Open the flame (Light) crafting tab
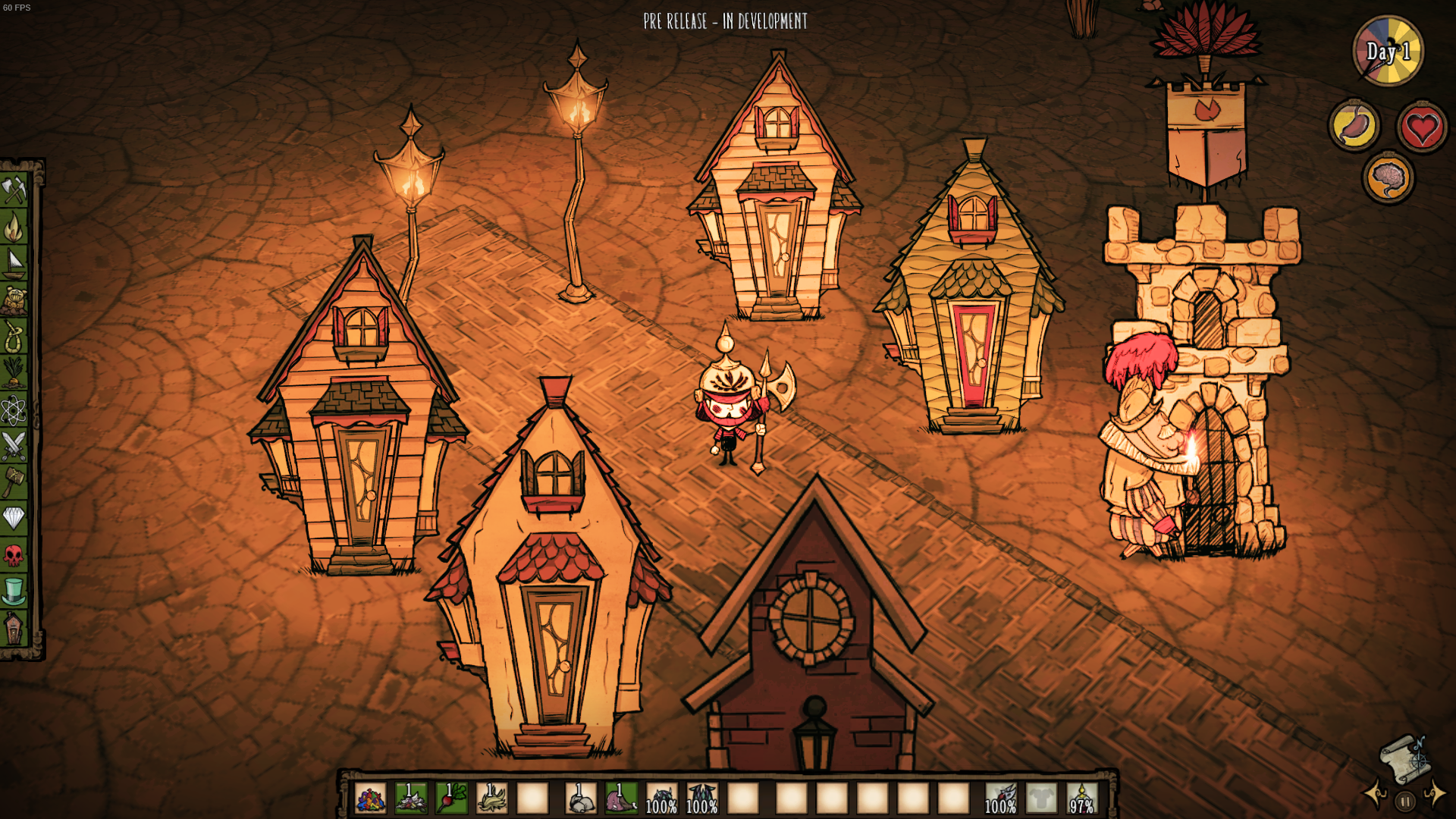1456x819 pixels. pos(14,226)
